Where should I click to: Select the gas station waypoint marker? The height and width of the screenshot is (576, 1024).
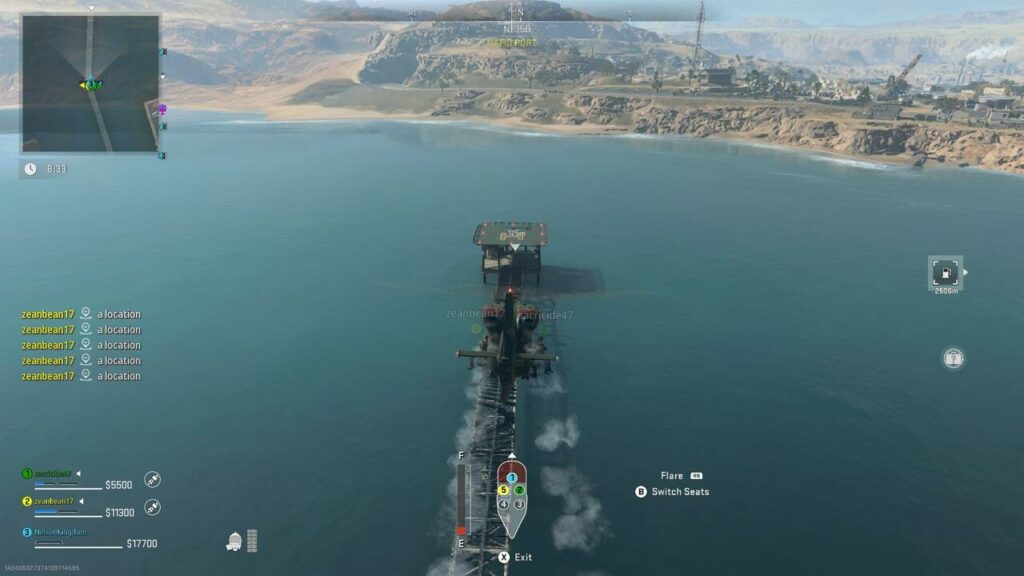coord(944,272)
